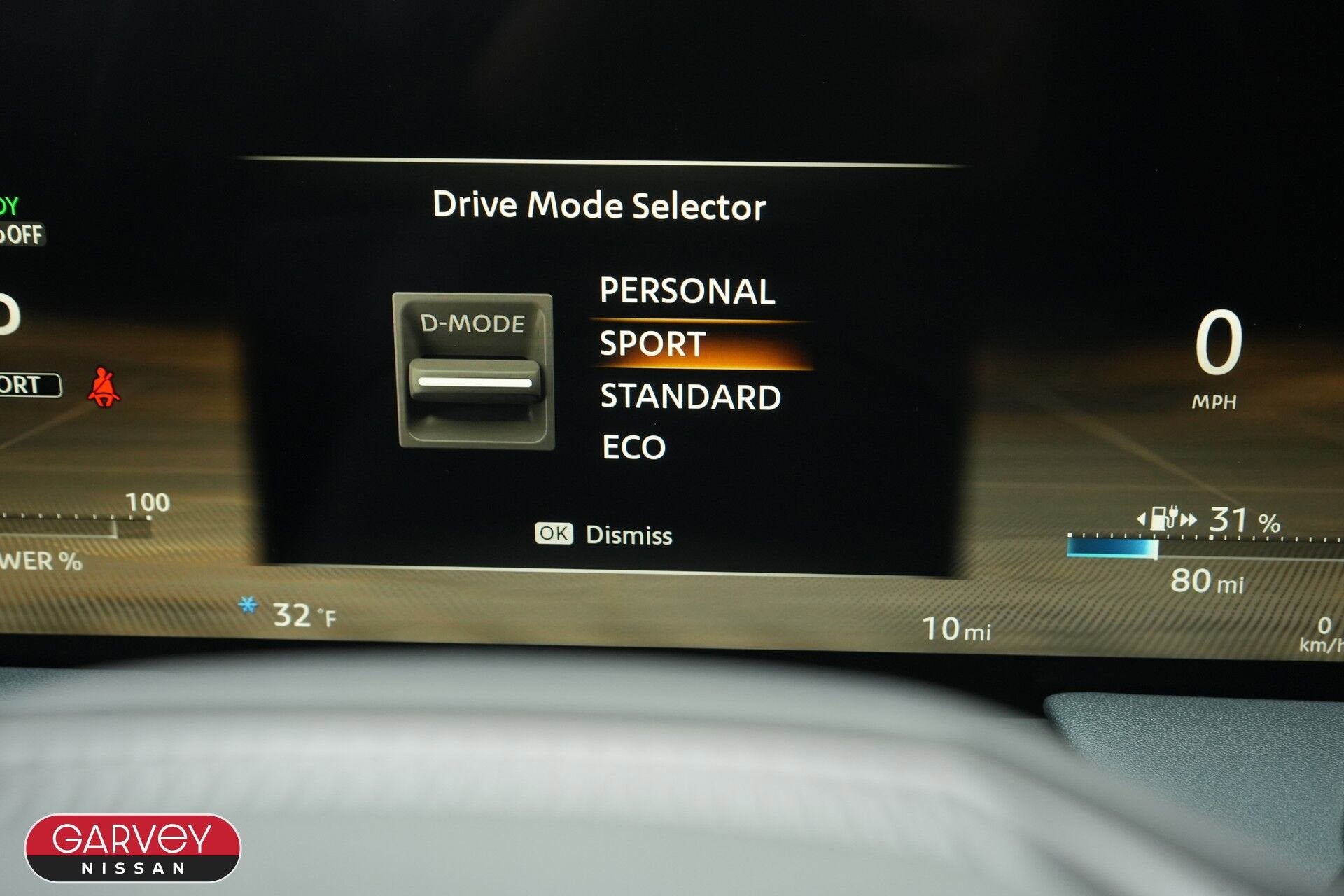Click the D-MODE switch graphic
The image size is (1344, 896).
tap(474, 371)
